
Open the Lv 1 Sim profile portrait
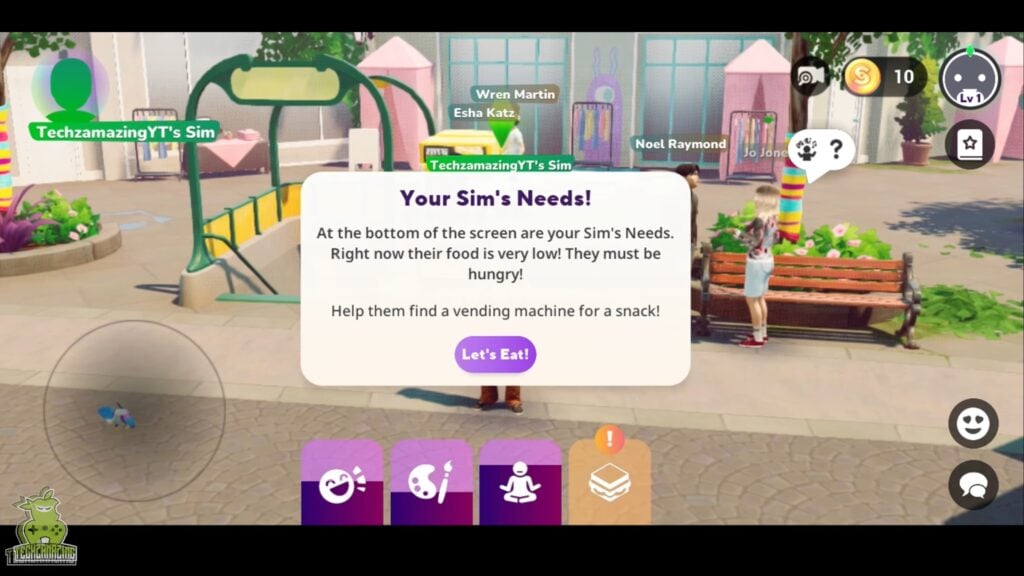969,79
